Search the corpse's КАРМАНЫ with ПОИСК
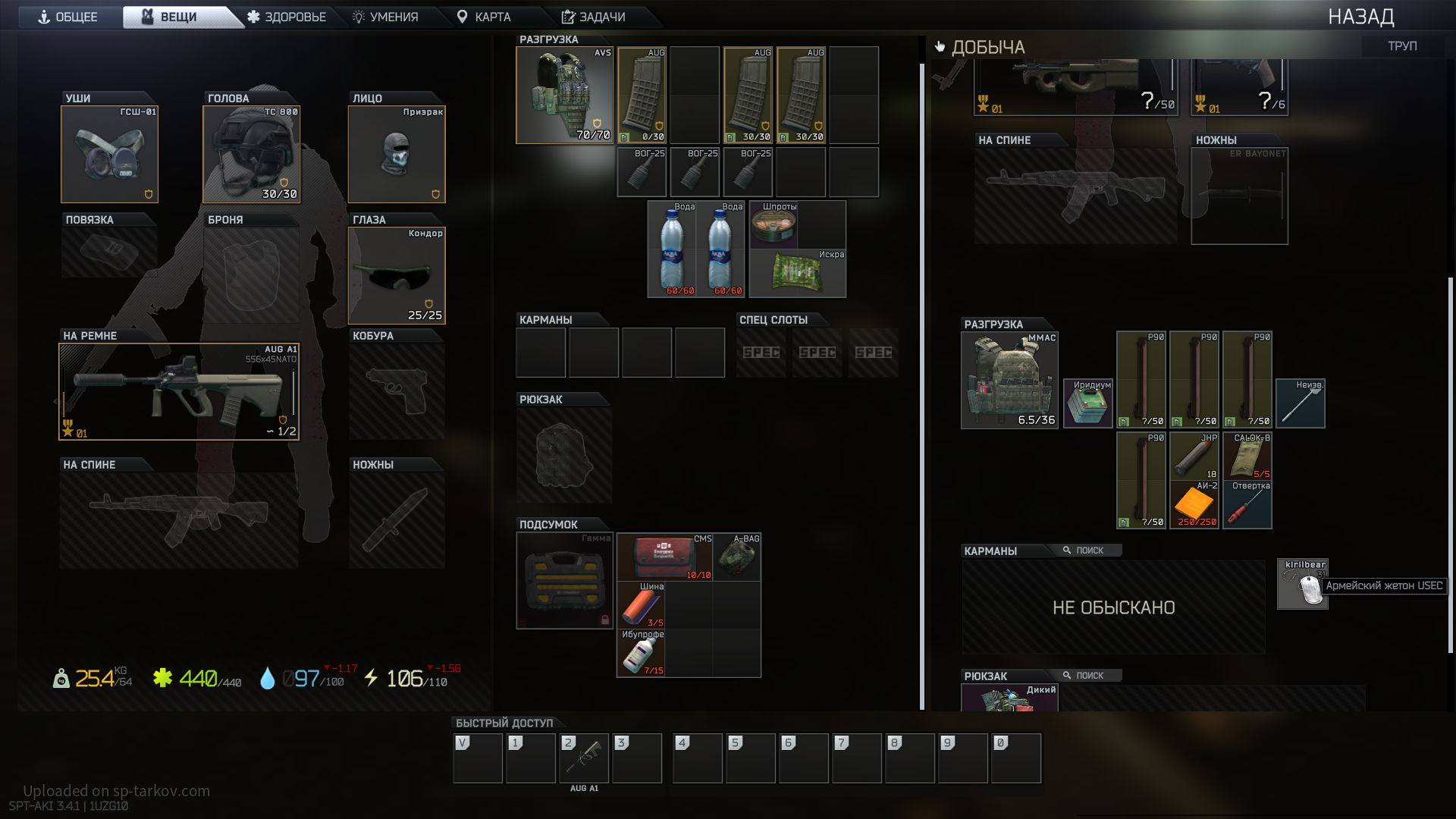1456x819 pixels. coord(1083,551)
